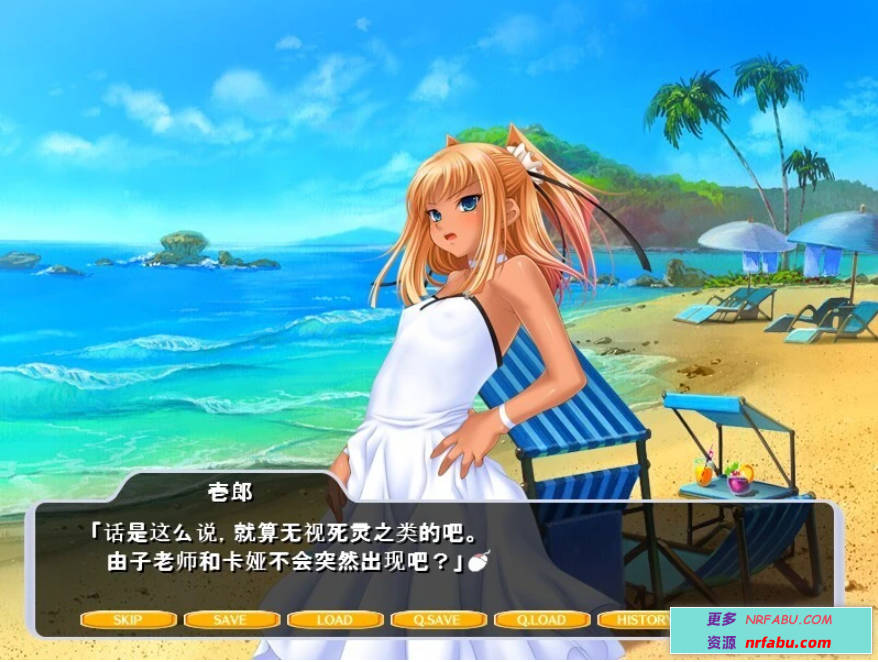878x662 pixels.
Task: Use the Q.LOAD quick load button
Action: pyautogui.click(x=542, y=620)
